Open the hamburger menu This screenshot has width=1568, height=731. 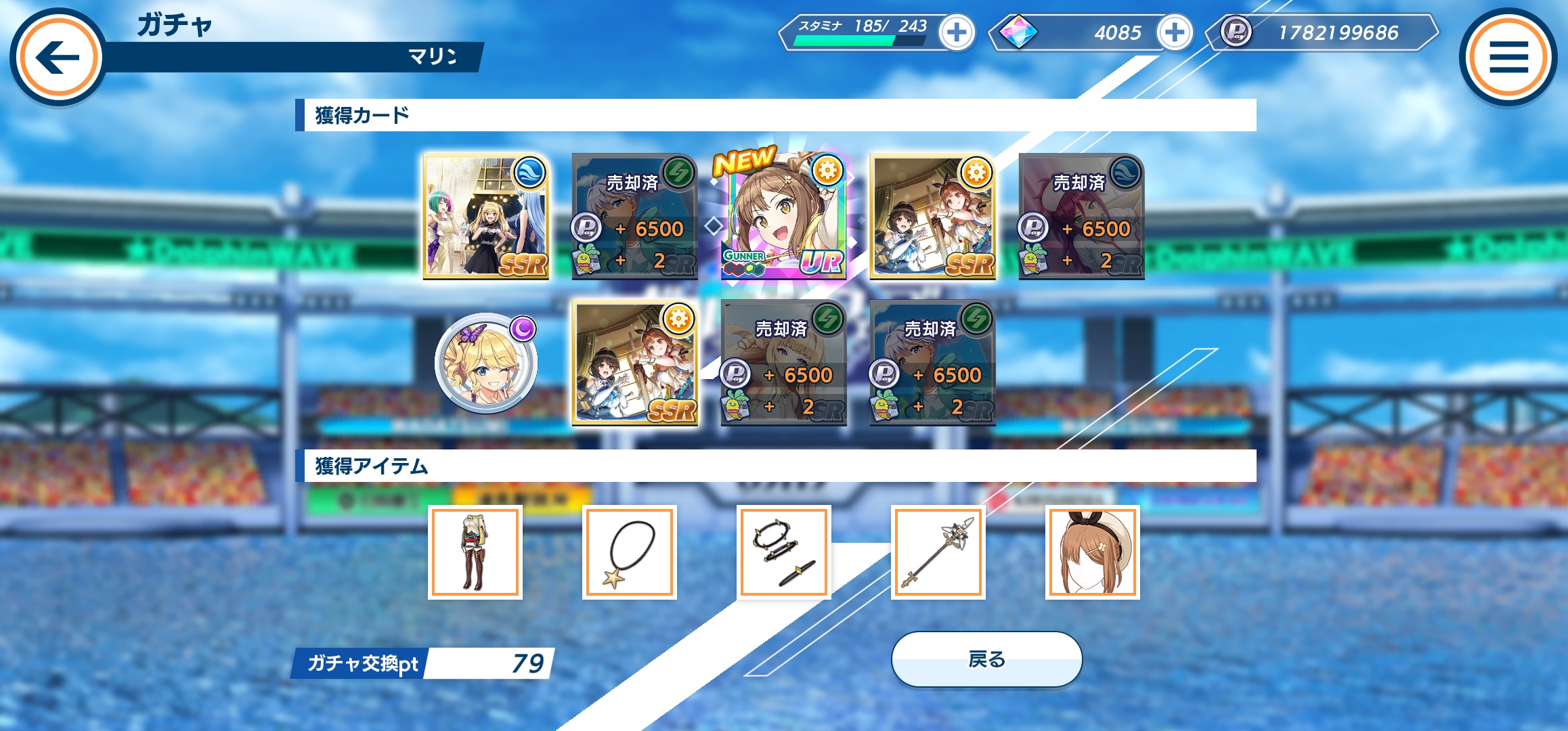tap(1508, 57)
